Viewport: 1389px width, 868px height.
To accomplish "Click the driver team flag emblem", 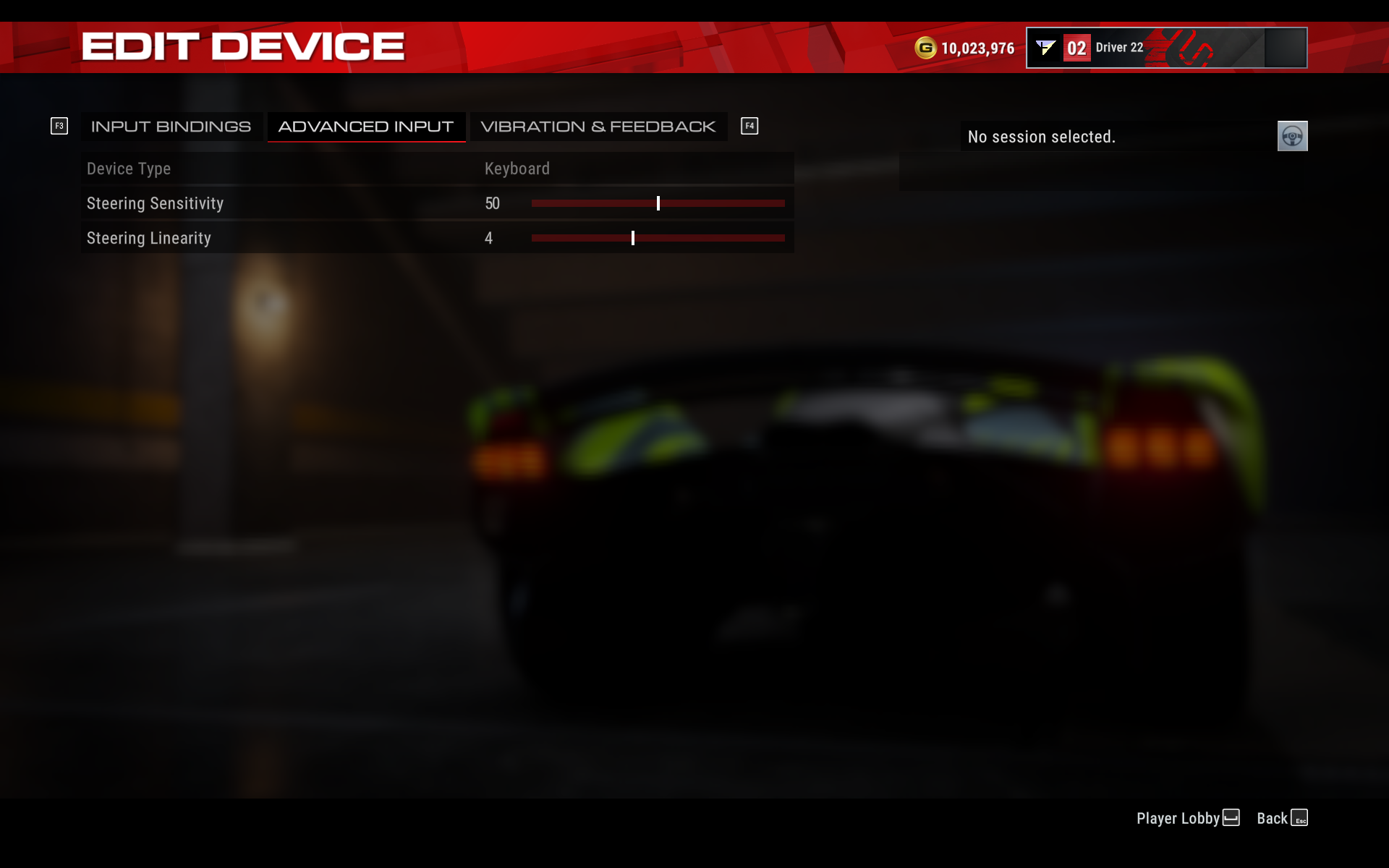I will pos(1045,47).
